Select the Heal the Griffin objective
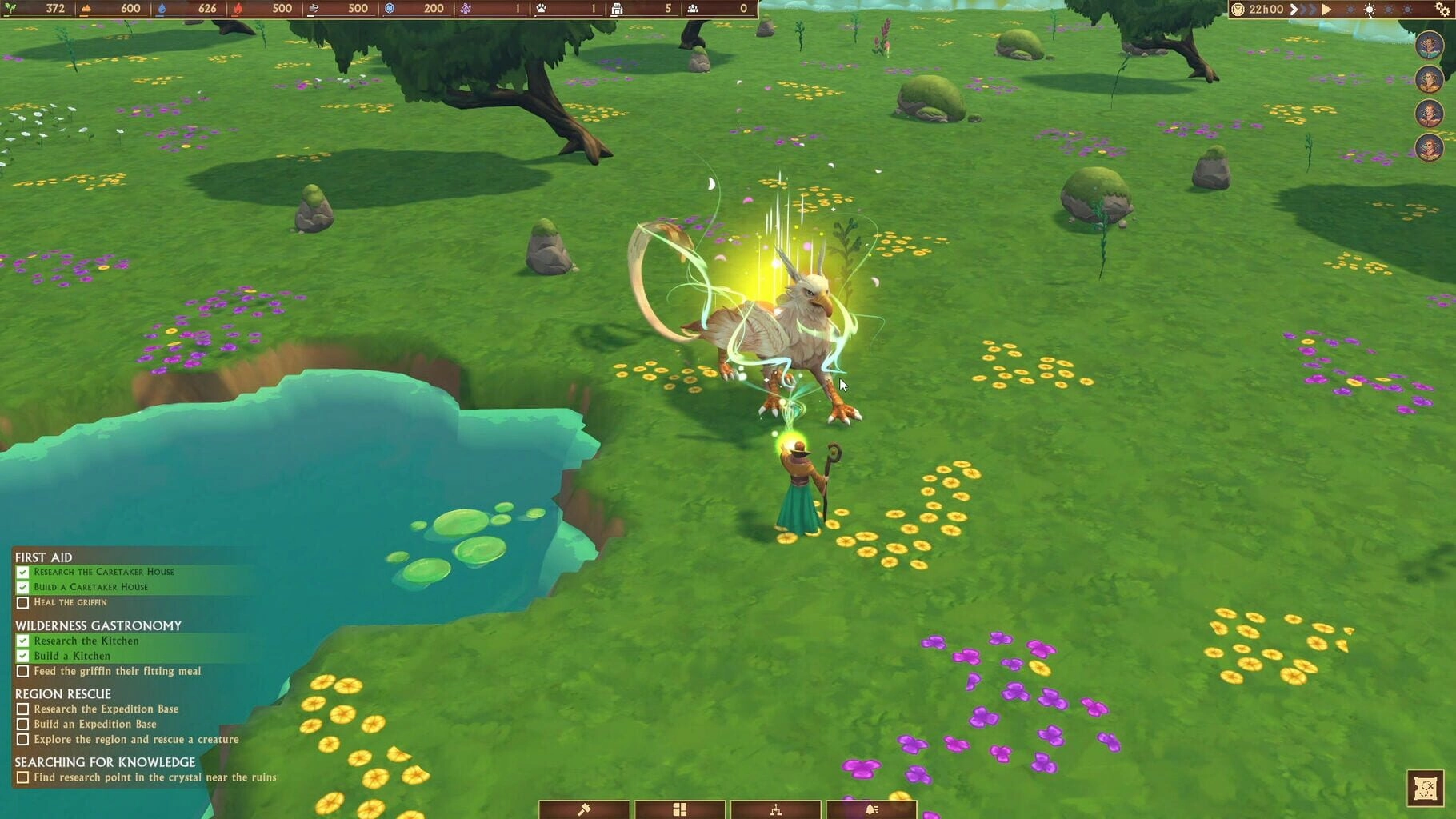This screenshot has height=819, width=1456. click(70, 602)
